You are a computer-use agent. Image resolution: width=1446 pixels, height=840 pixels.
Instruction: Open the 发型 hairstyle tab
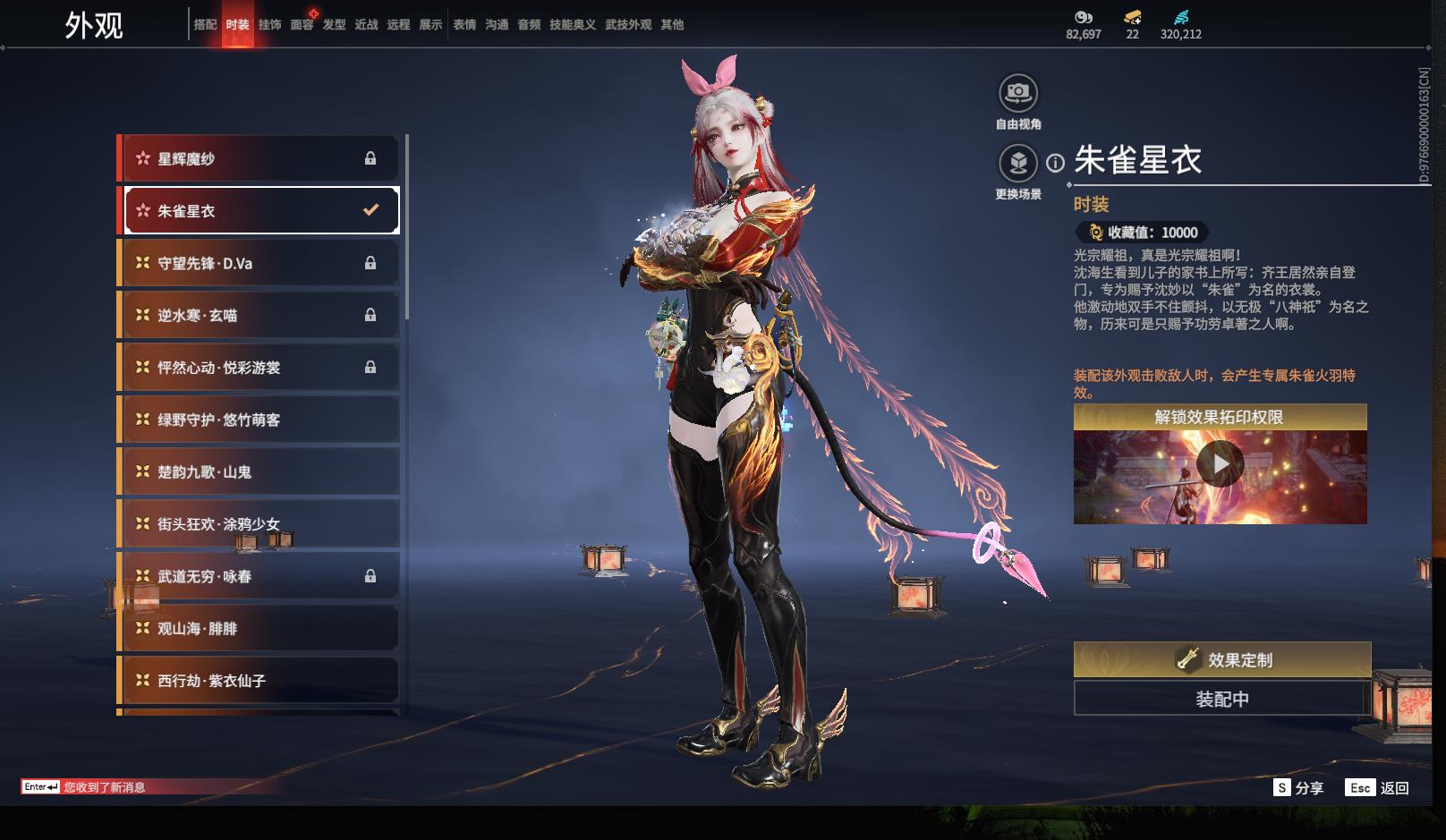(334, 25)
